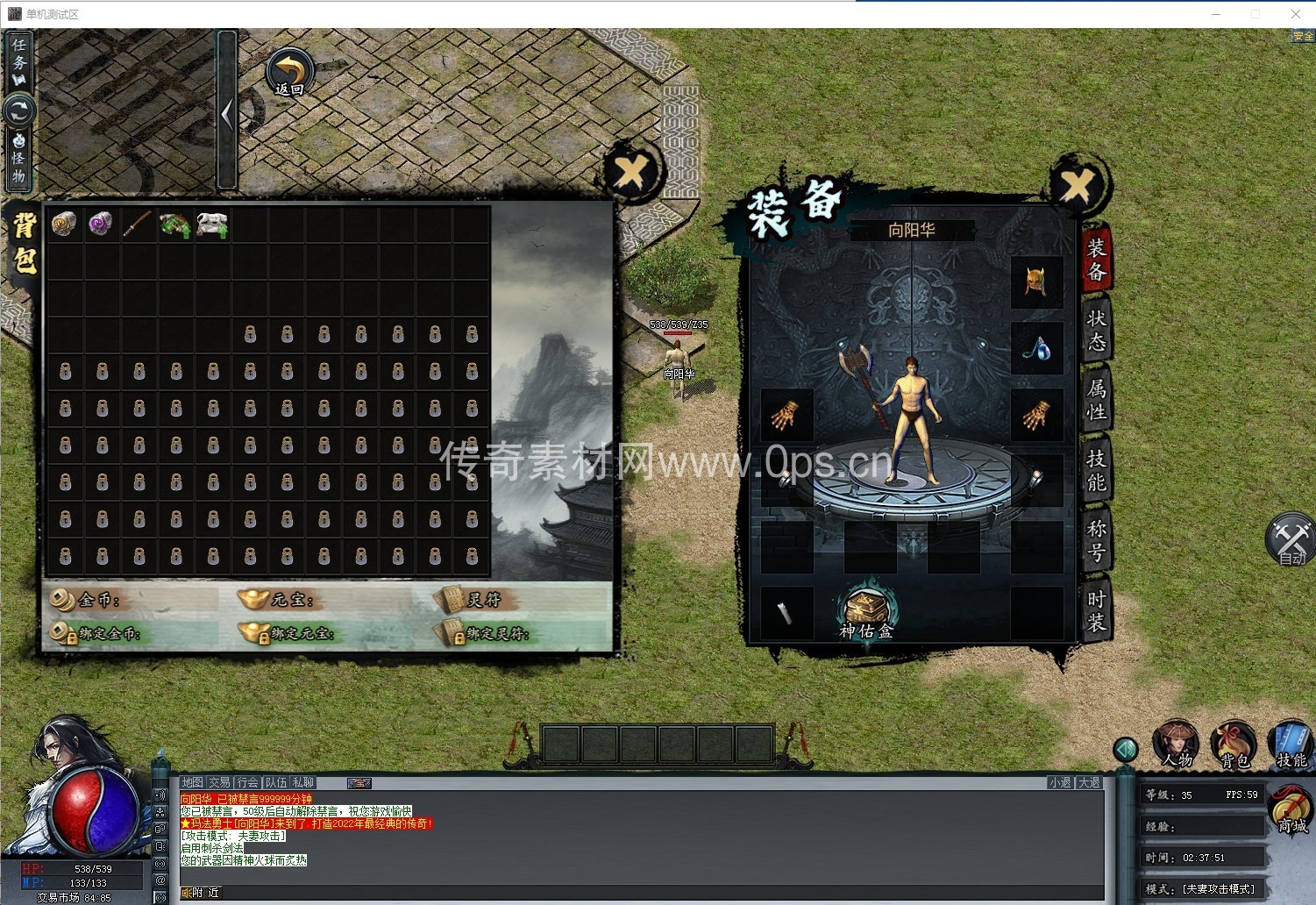
Task: Open the 人物 character menu
Action: [x=1177, y=745]
